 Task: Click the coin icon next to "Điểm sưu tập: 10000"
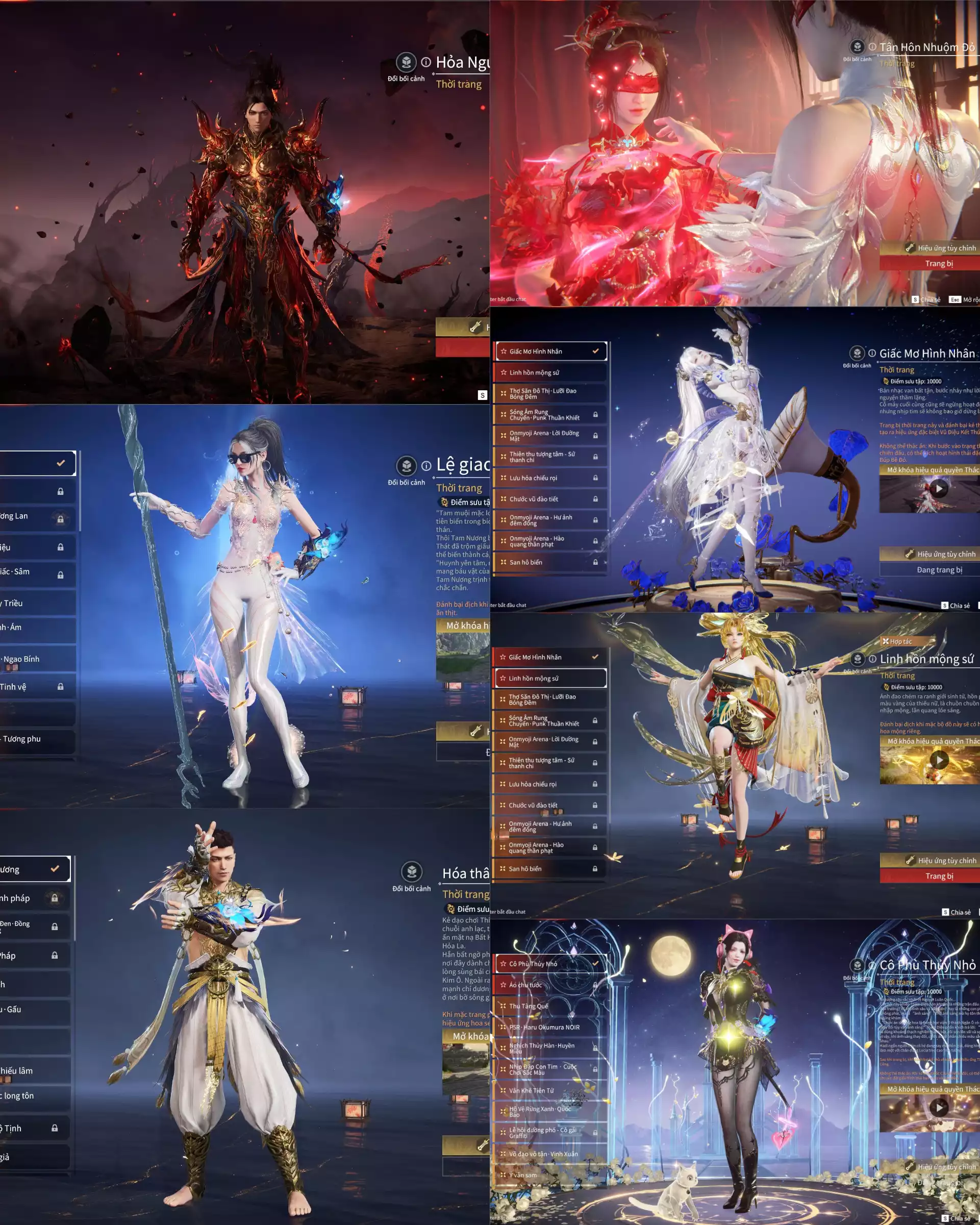click(886, 382)
